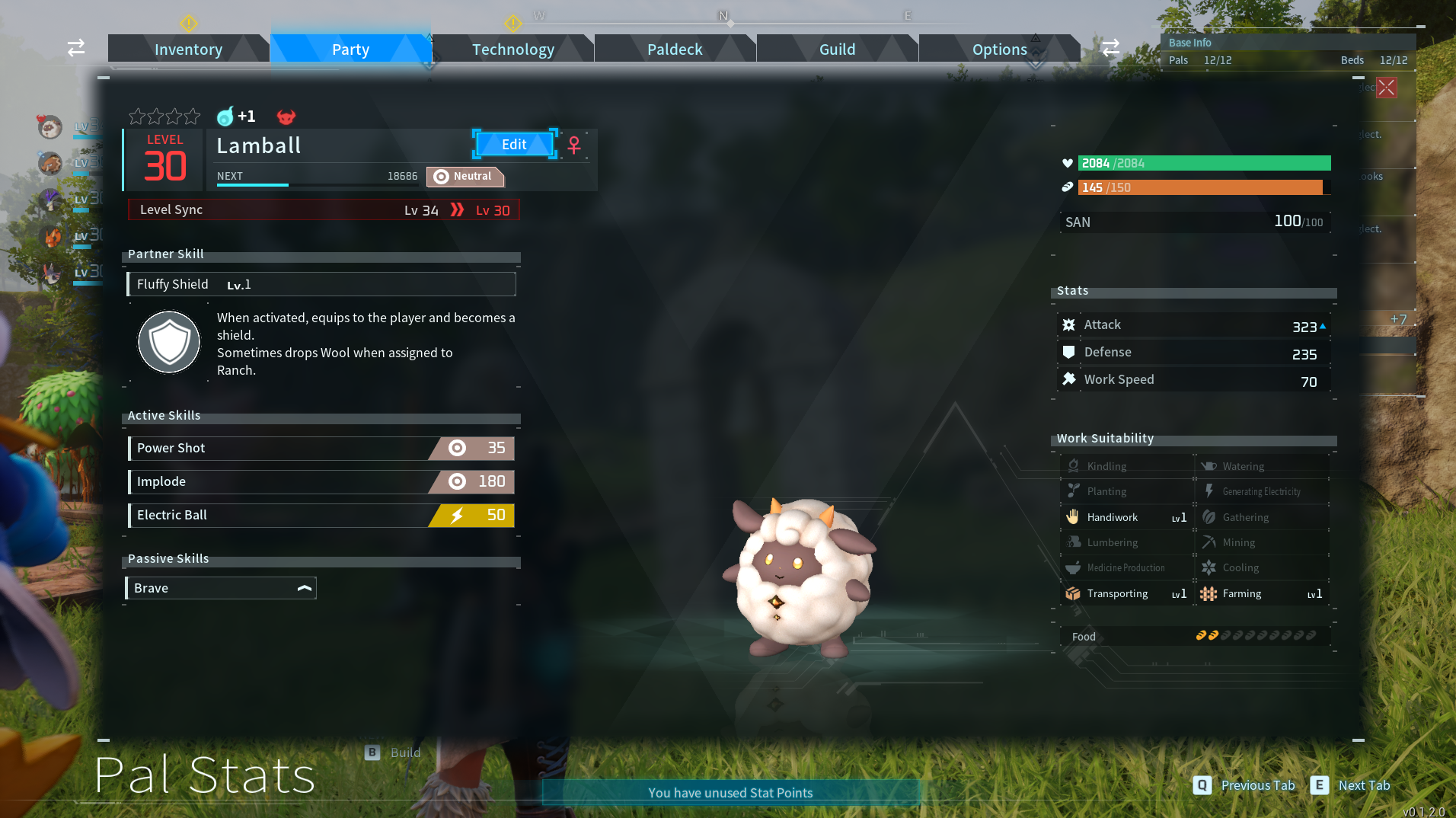Toggle the first condensation star for Lamball
Viewport: 1456px width, 818px height.
tap(136, 117)
